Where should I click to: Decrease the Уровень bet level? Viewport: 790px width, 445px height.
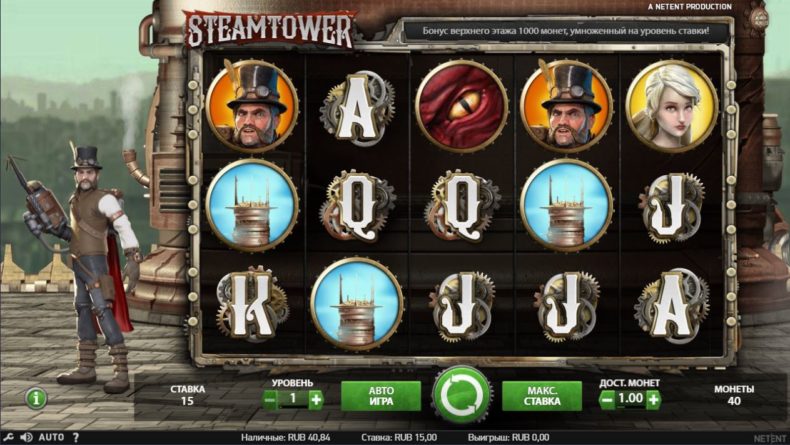[x=270, y=399]
